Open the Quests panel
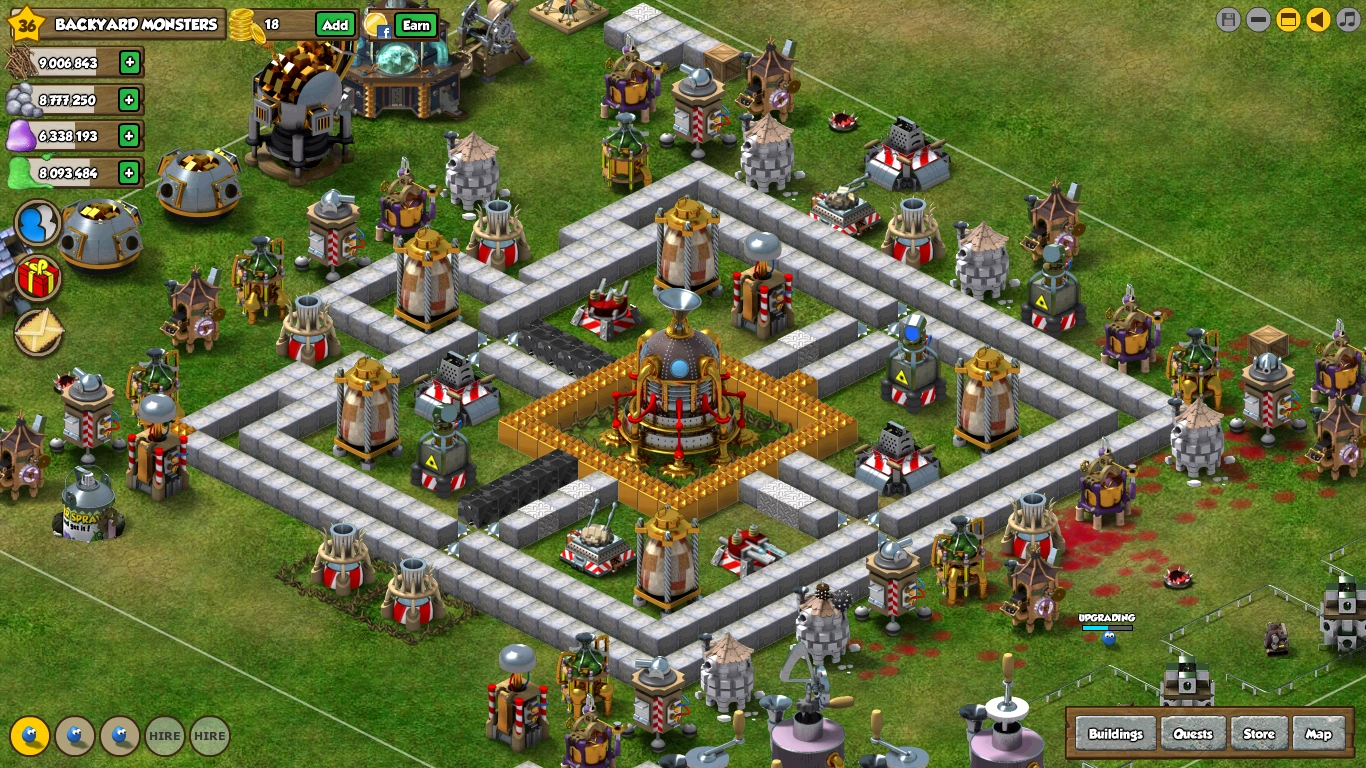 (1193, 734)
